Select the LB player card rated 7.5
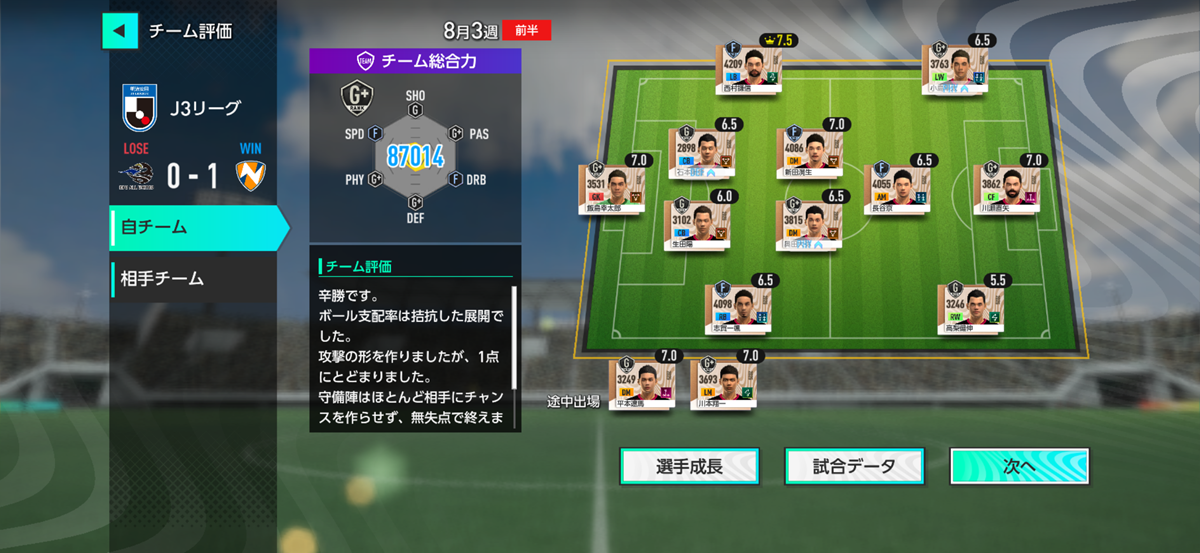 click(x=749, y=68)
